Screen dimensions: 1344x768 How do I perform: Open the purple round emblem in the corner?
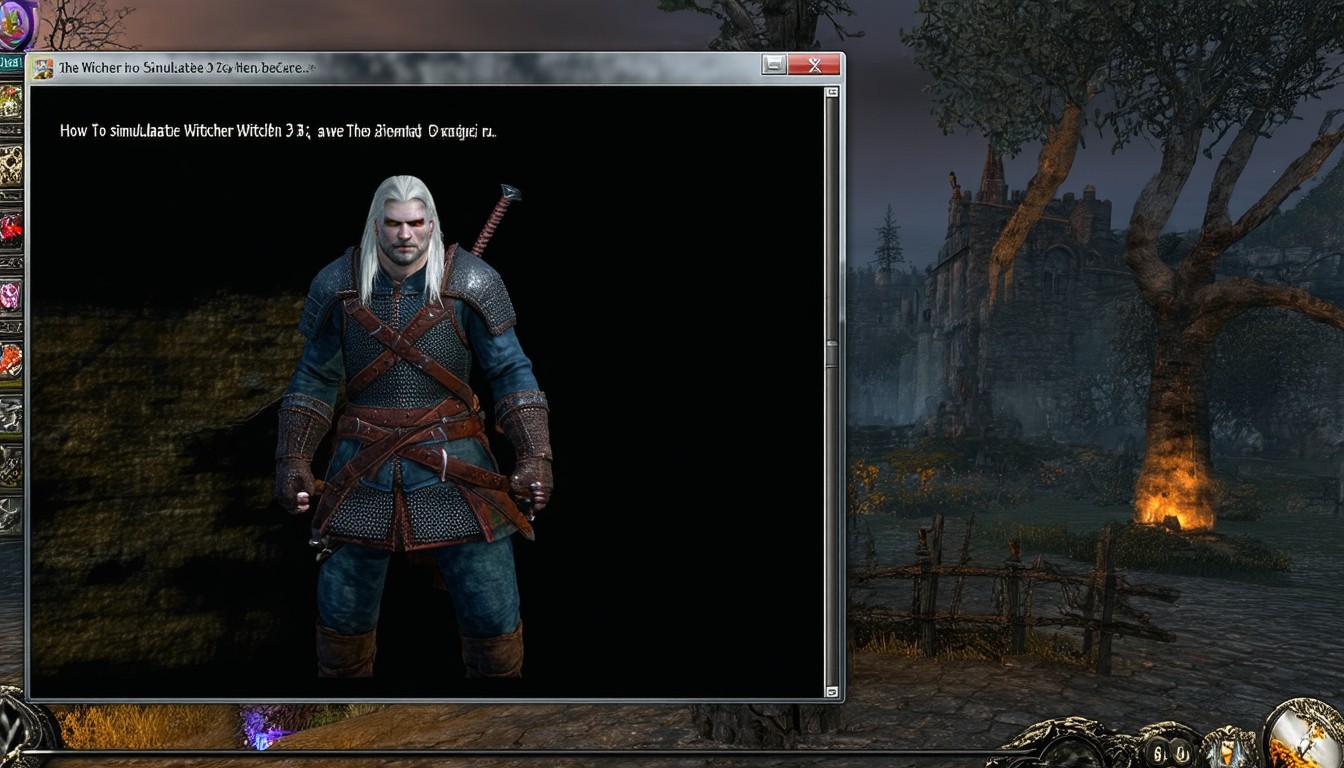(16, 24)
